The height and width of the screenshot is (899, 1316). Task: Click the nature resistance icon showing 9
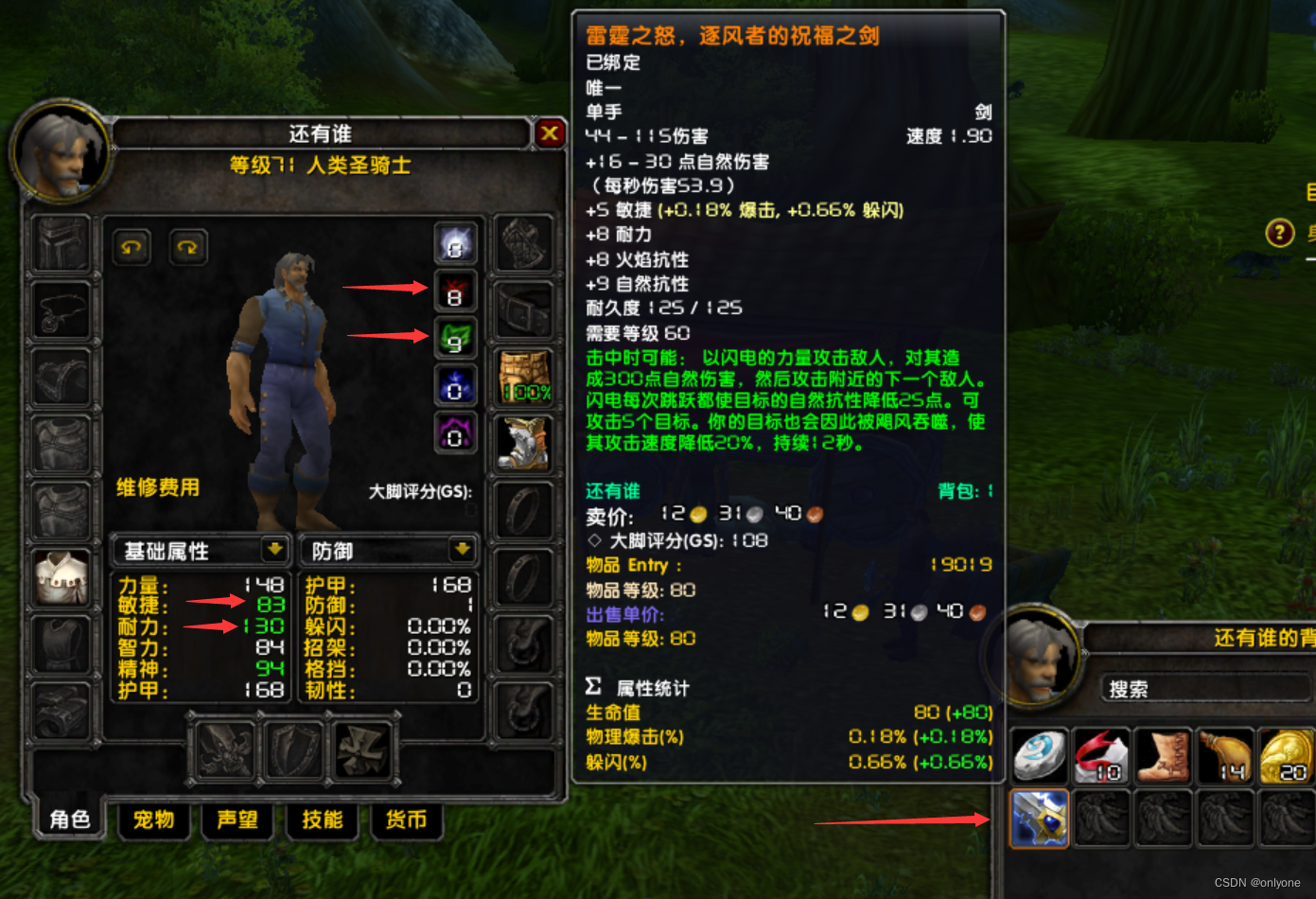455,340
